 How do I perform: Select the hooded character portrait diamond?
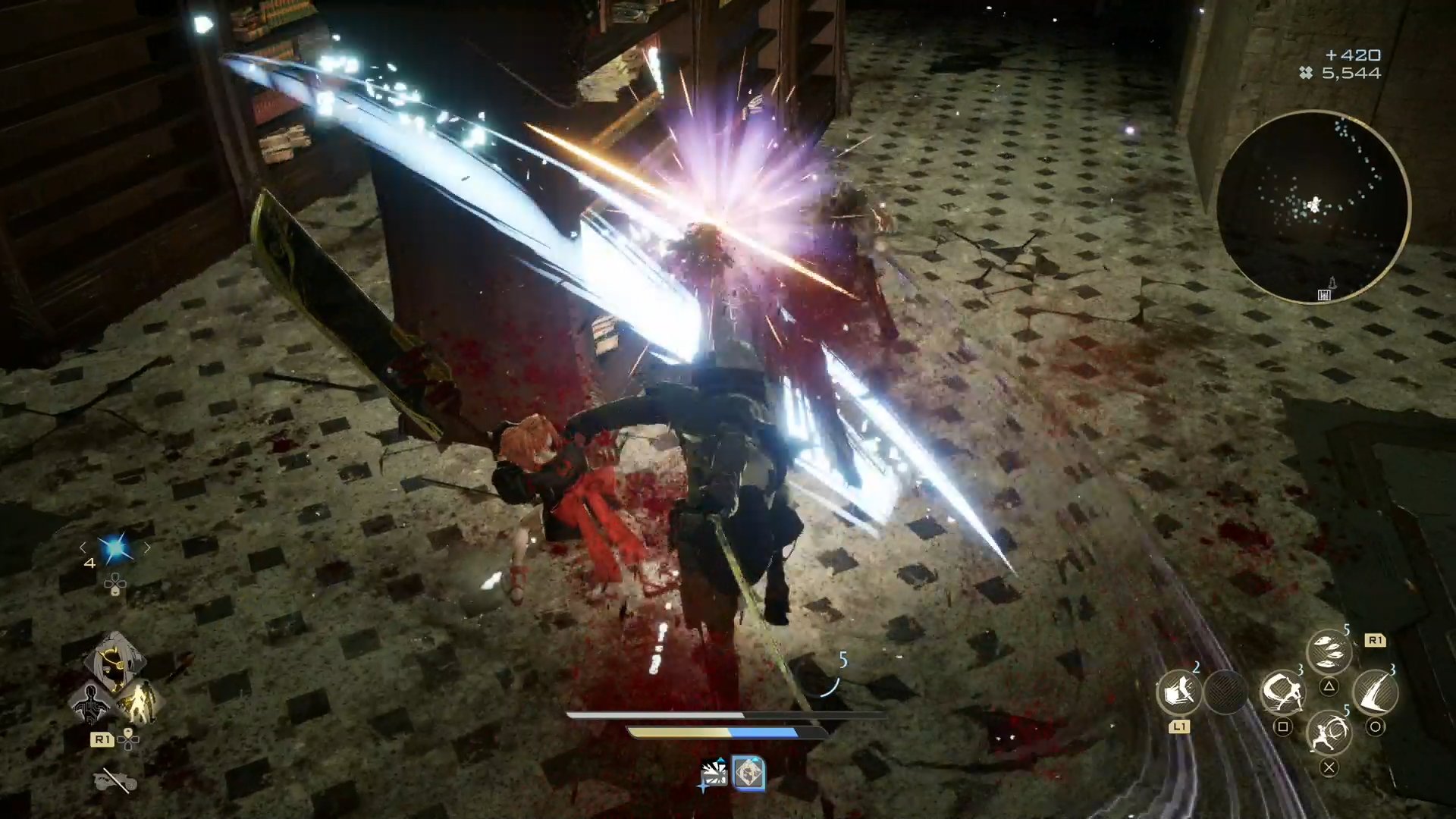tap(116, 662)
